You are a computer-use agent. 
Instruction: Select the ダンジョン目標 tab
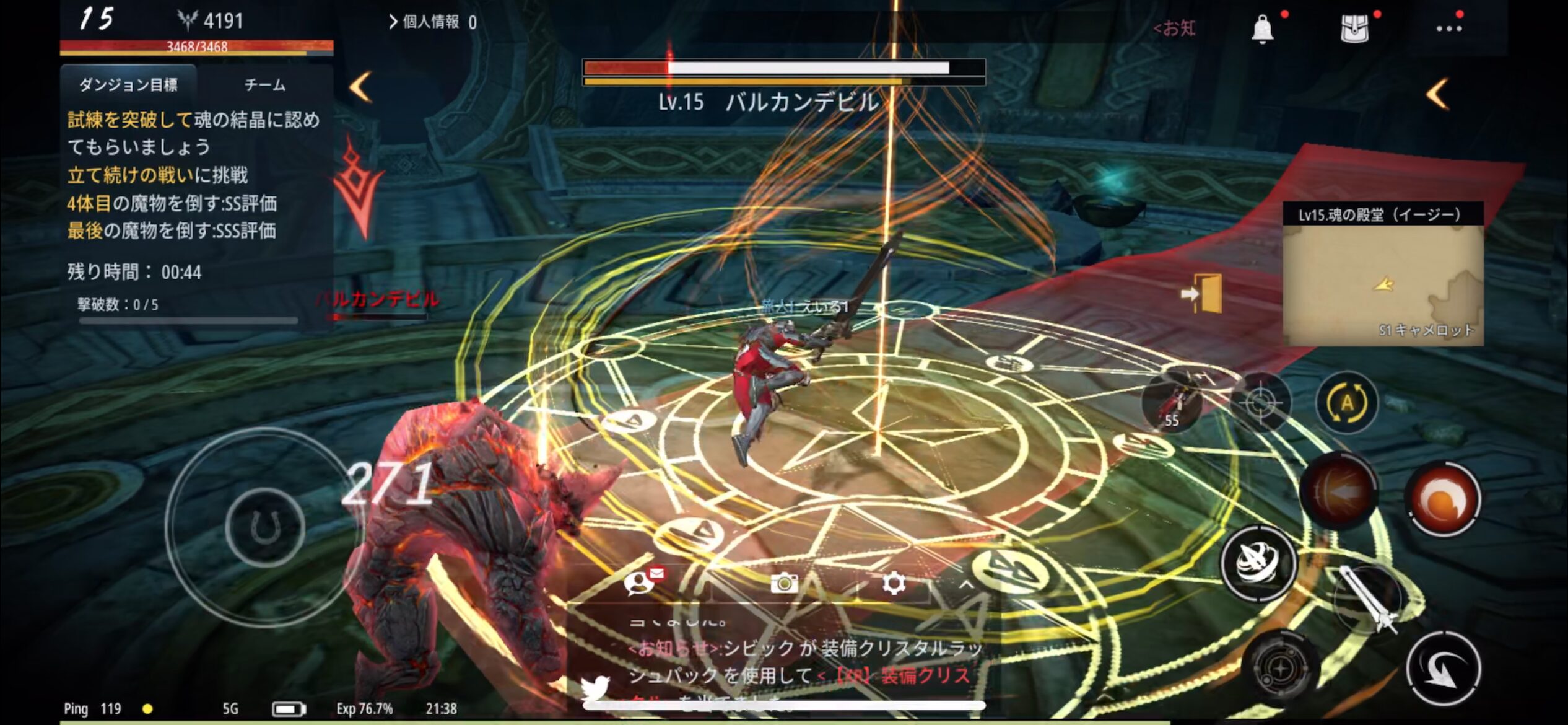pyautogui.click(x=128, y=85)
